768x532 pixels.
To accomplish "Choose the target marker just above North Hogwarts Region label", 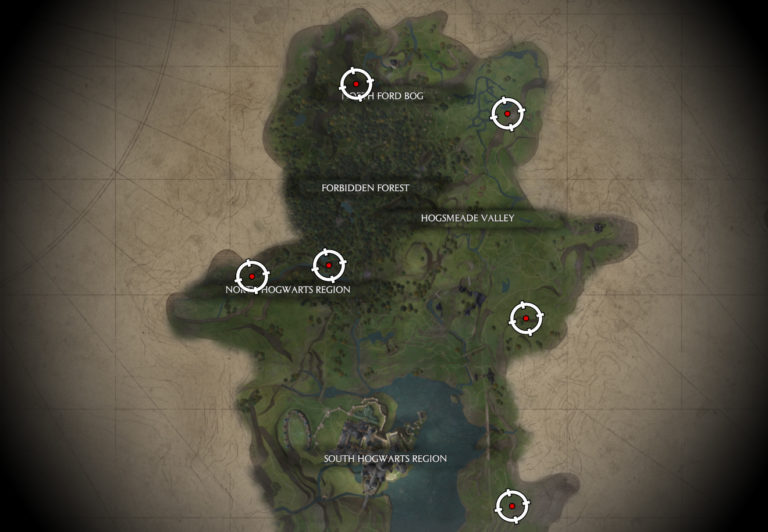I will point(329,265).
